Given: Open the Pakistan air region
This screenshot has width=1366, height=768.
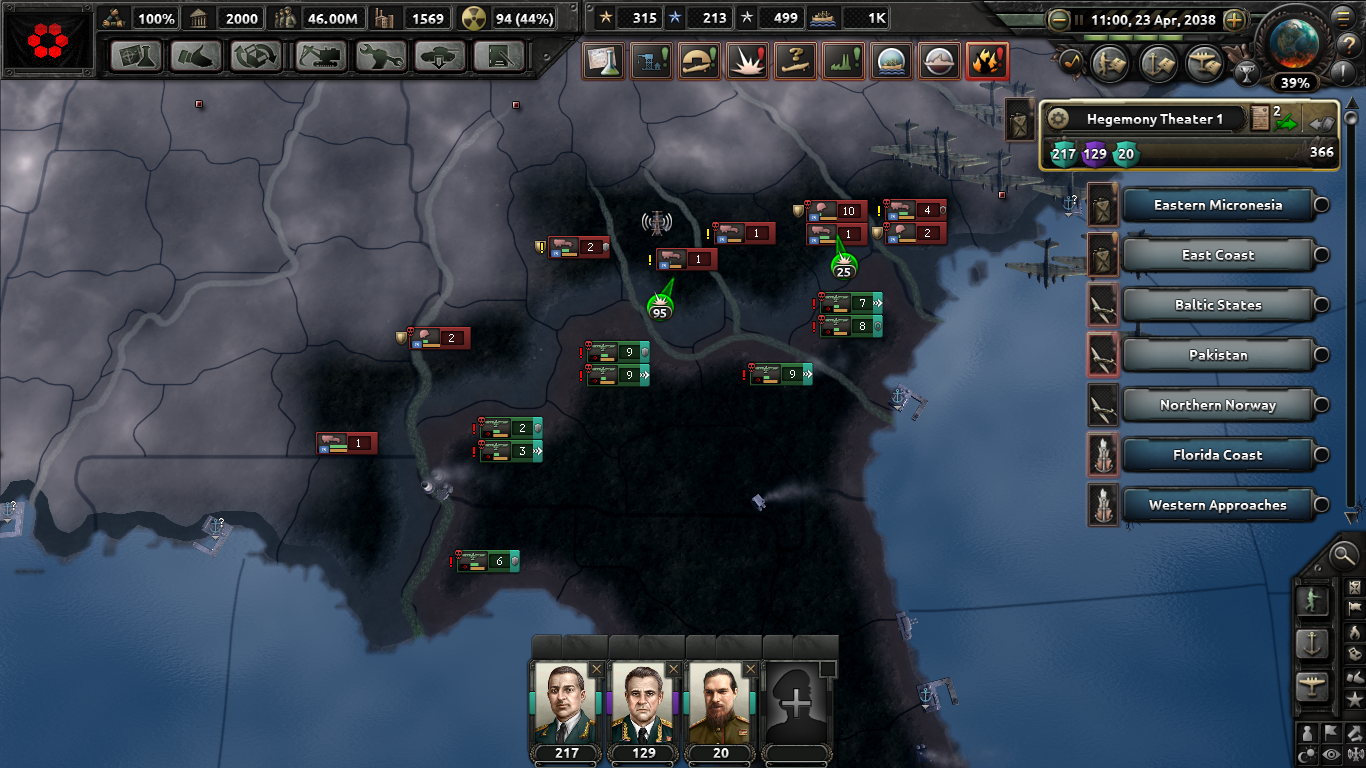Looking at the screenshot, I should click(x=1222, y=355).
